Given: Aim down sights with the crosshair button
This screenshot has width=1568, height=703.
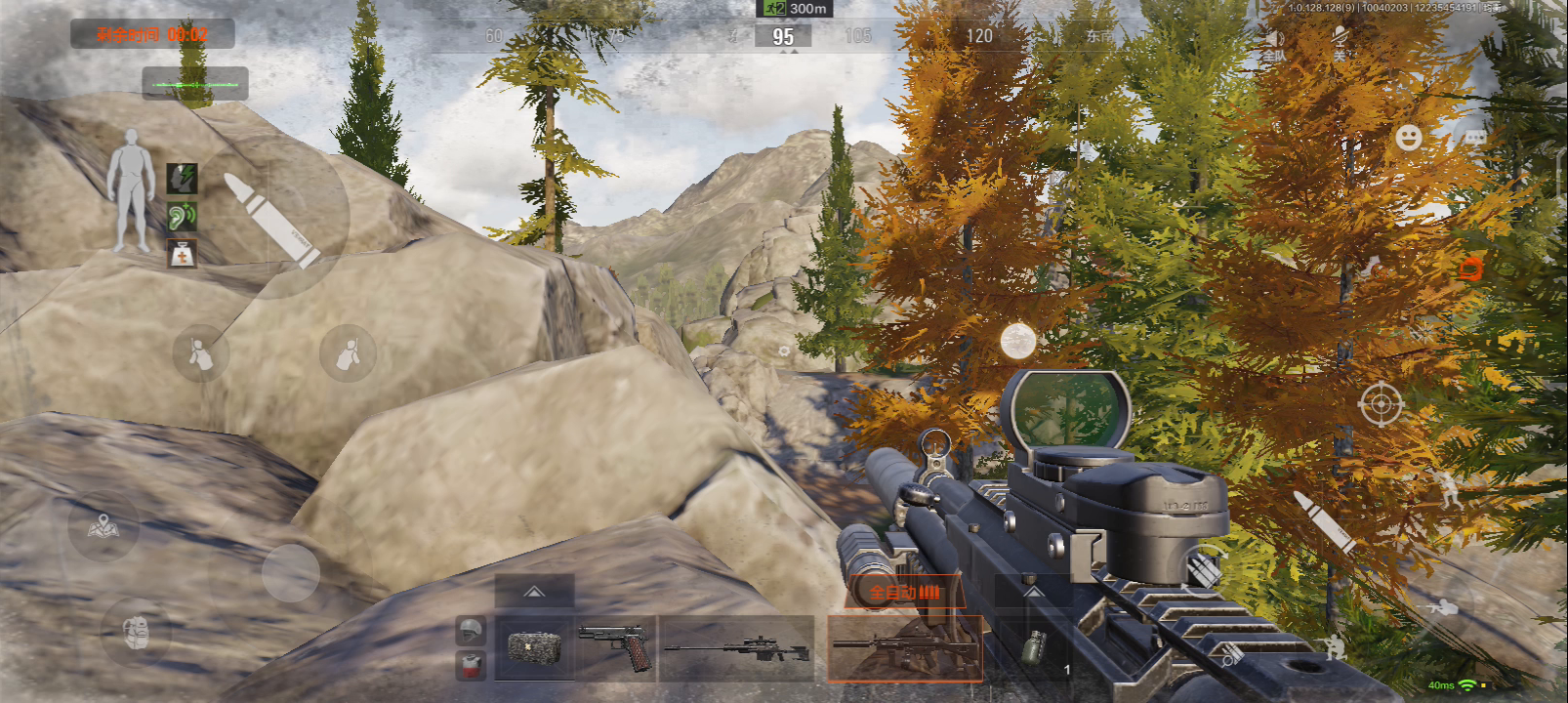Looking at the screenshot, I should point(1382,403).
